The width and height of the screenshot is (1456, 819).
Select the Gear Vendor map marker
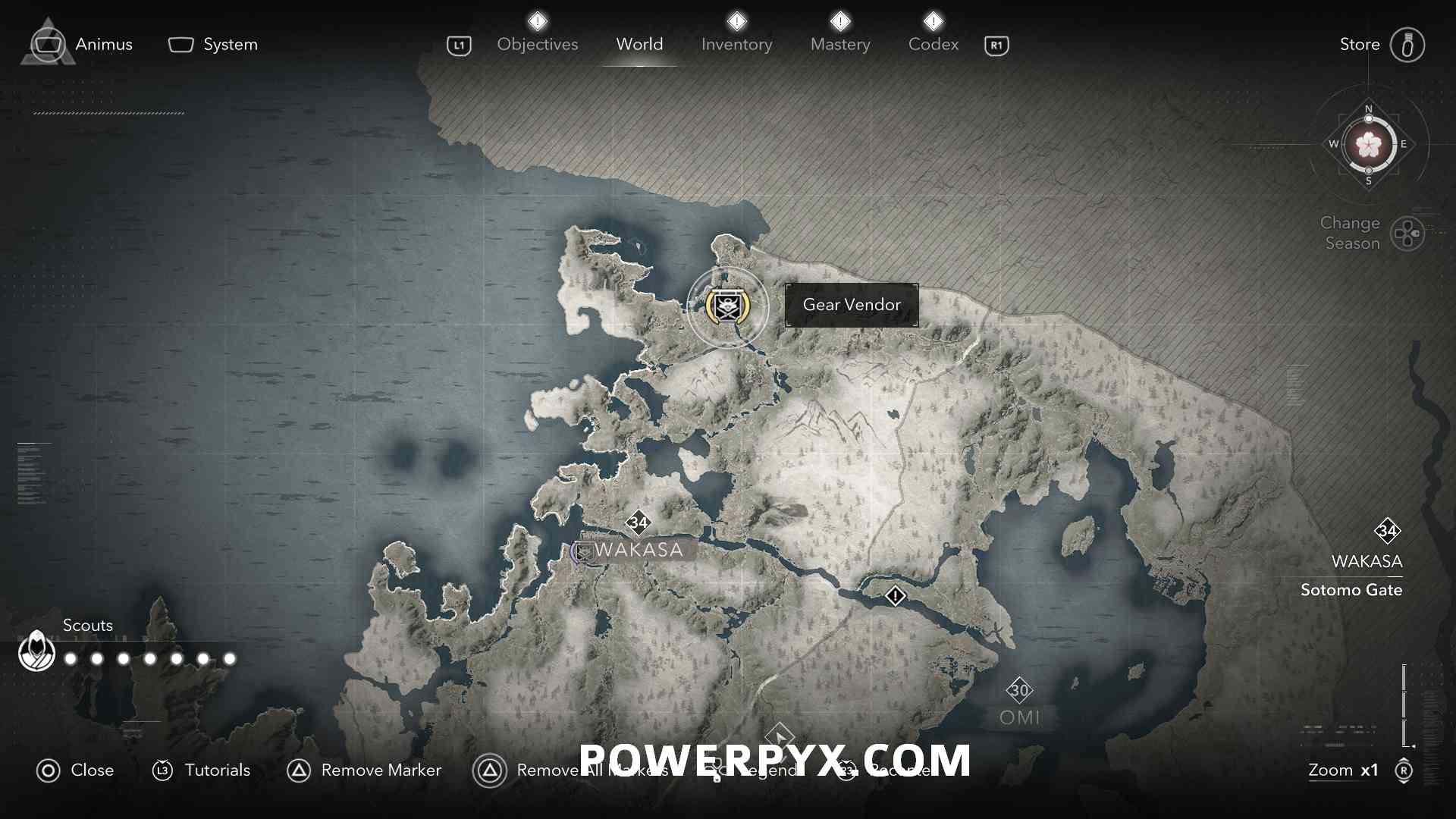[x=727, y=306]
